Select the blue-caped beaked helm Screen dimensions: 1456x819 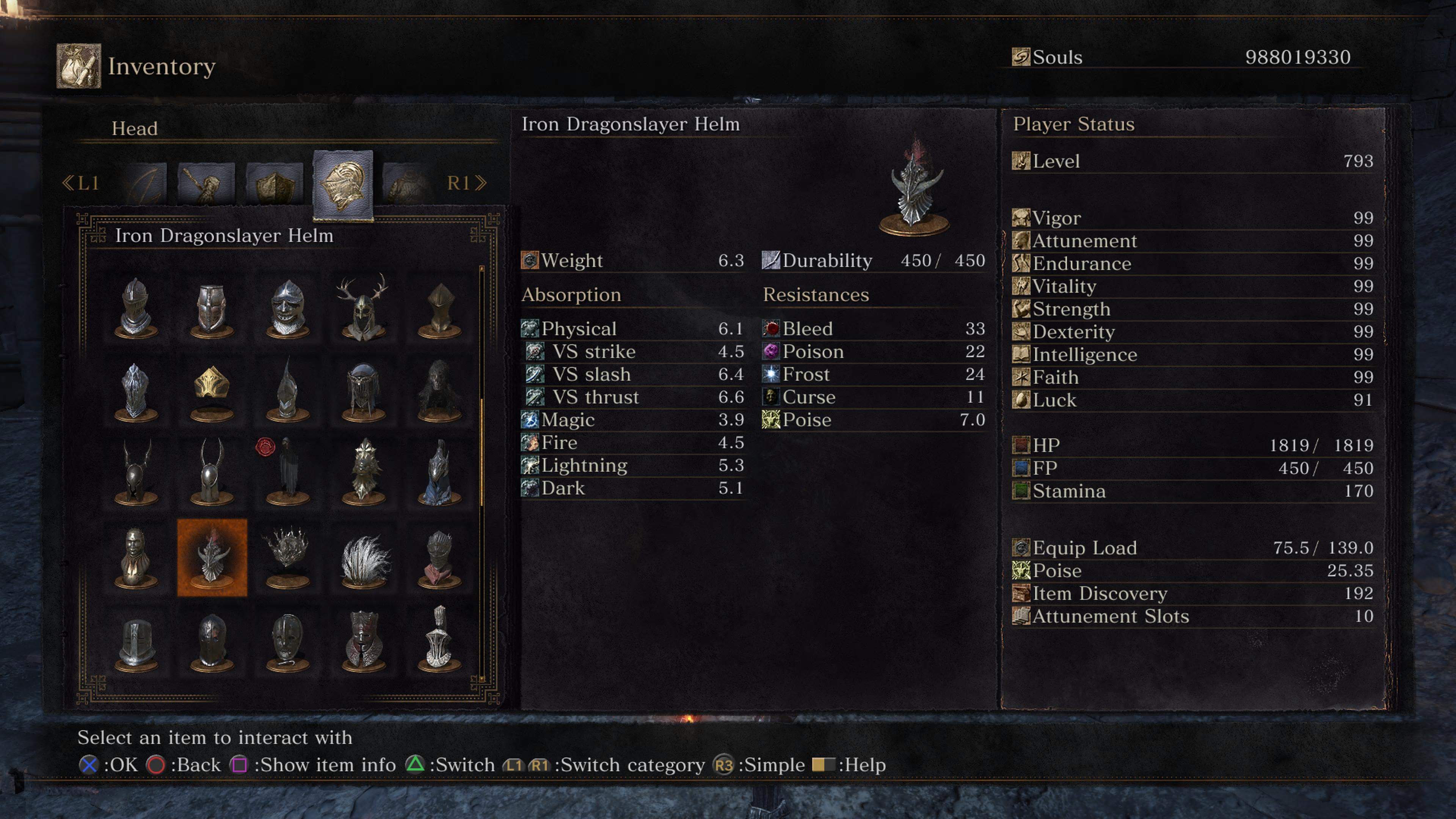point(439,472)
